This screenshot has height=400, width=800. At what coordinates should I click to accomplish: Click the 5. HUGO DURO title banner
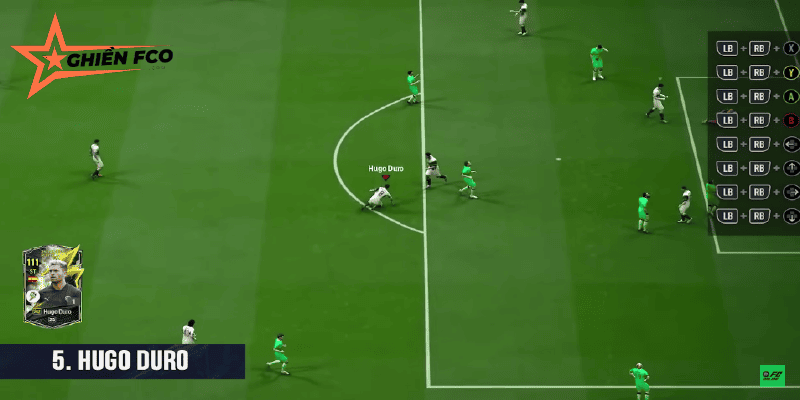click(122, 361)
